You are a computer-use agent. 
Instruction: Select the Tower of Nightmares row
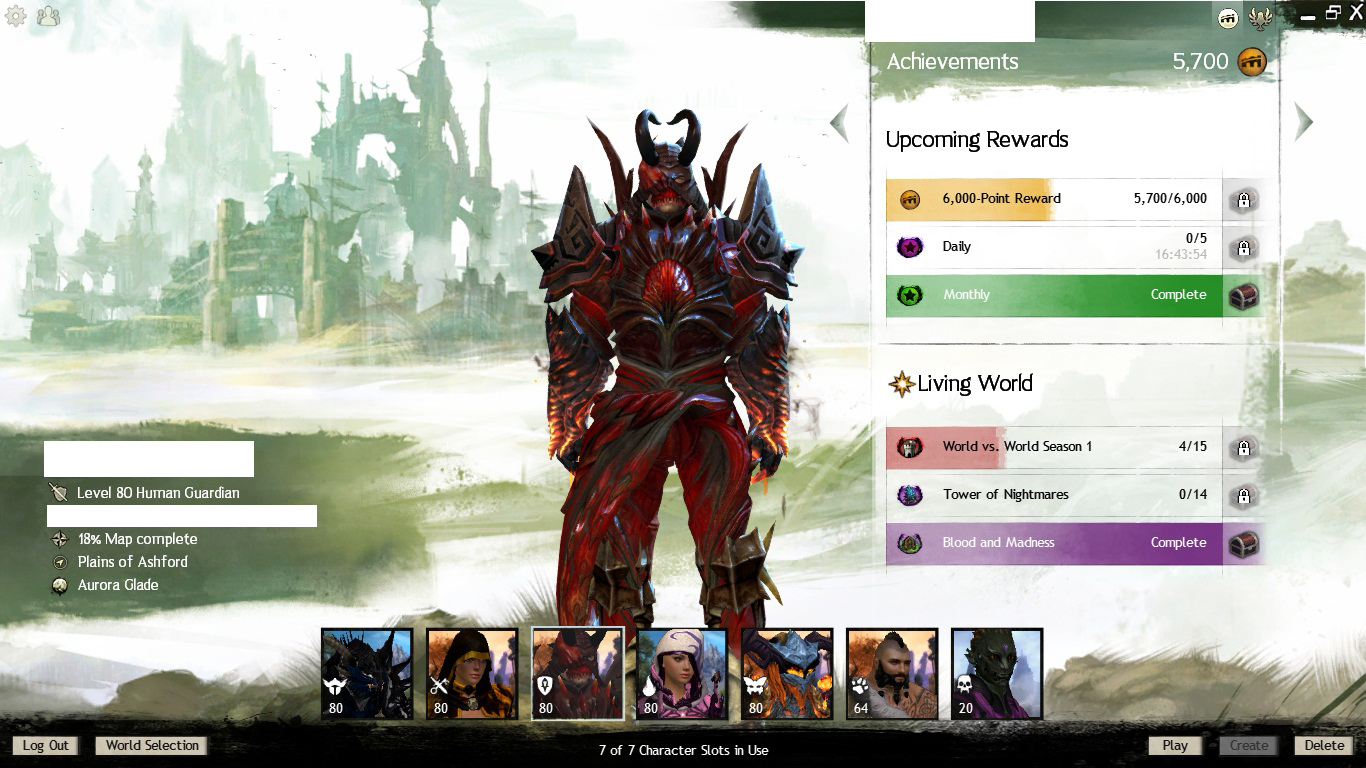tap(1054, 495)
